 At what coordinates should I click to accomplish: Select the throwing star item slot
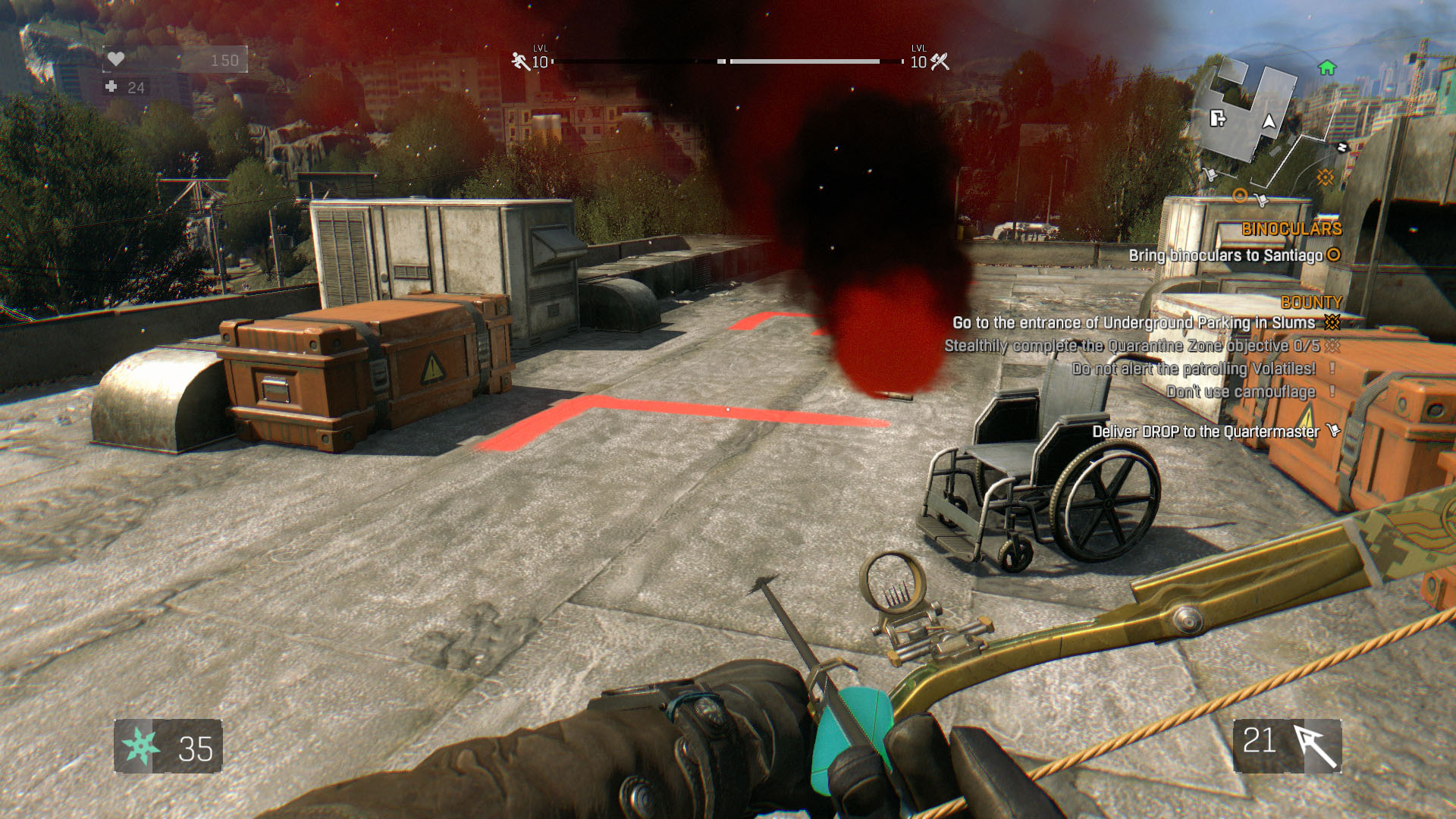point(140,746)
